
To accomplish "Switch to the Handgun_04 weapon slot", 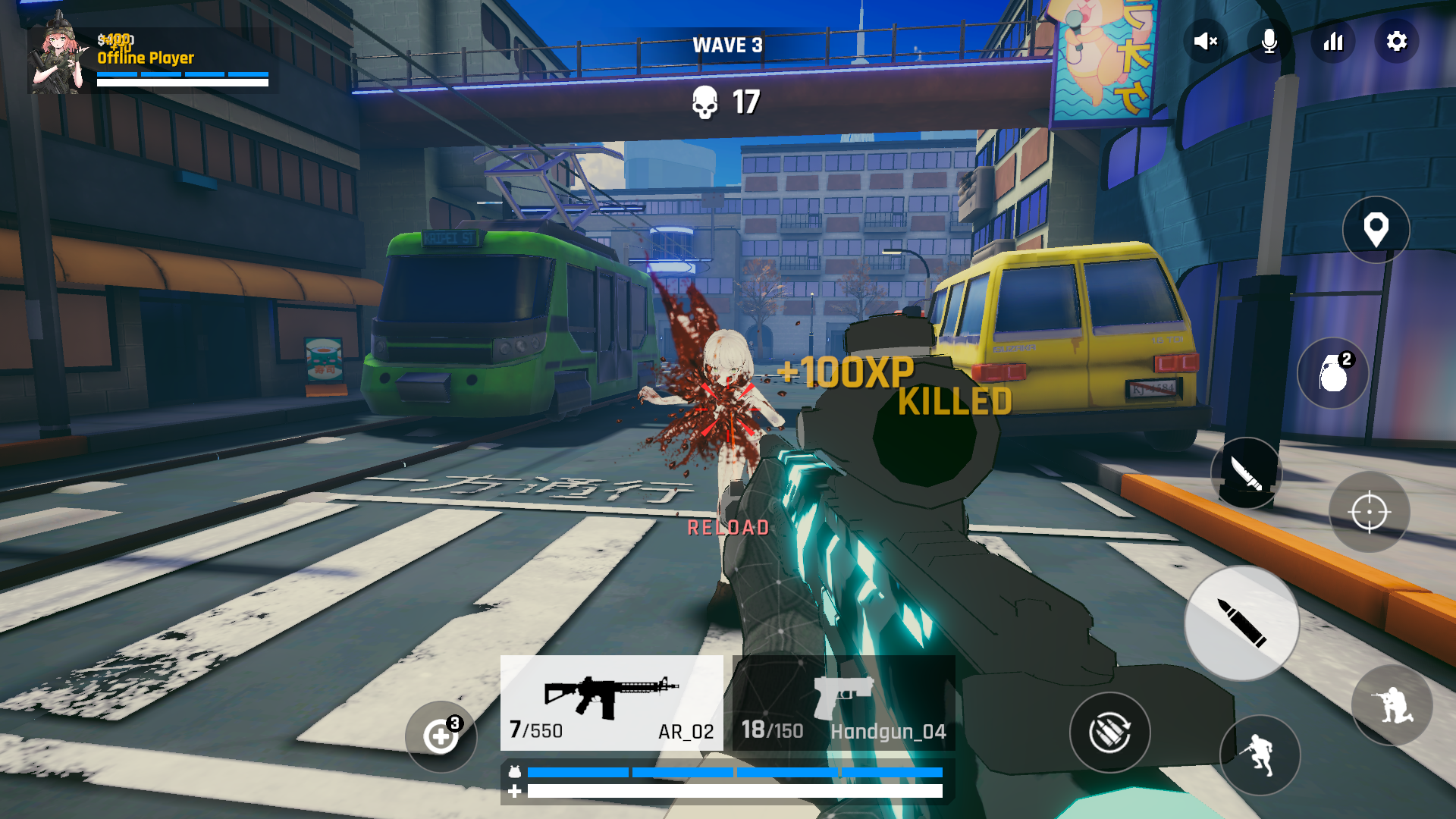I will point(843,703).
